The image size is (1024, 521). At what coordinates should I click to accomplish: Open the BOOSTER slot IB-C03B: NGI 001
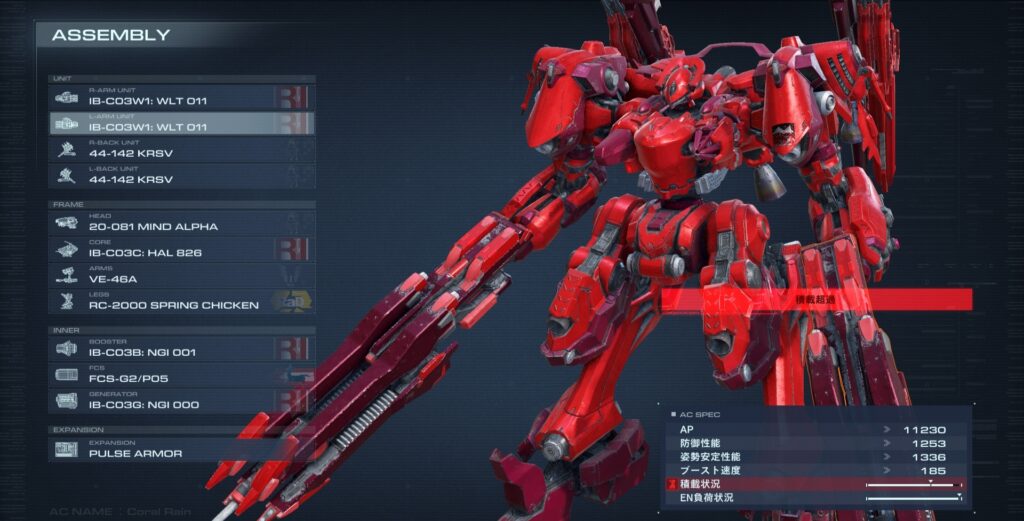click(x=182, y=348)
